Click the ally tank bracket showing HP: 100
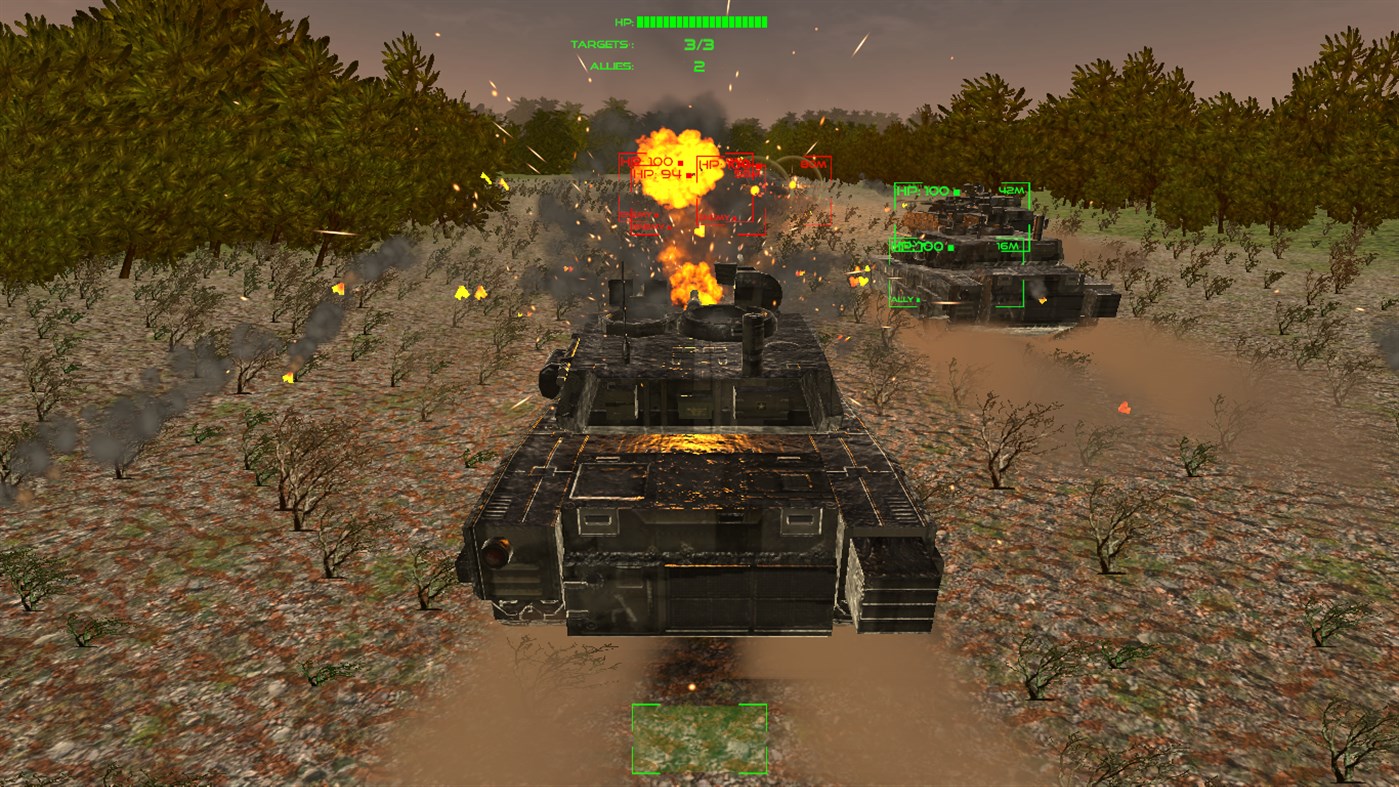The width and height of the screenshot is (1399, 787). click(x=923, y=189)
